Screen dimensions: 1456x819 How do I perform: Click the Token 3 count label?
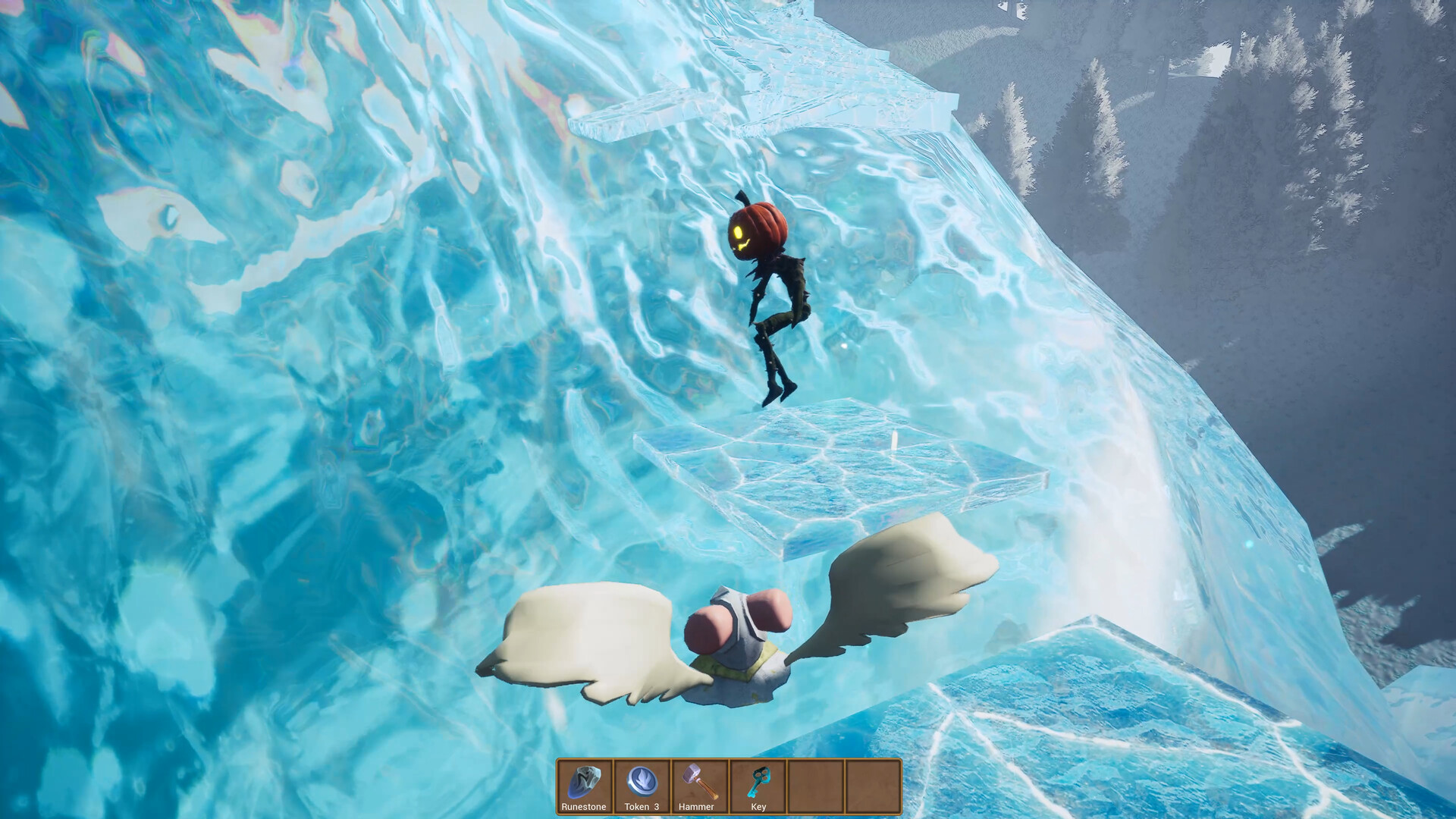[x=644, y=808]
